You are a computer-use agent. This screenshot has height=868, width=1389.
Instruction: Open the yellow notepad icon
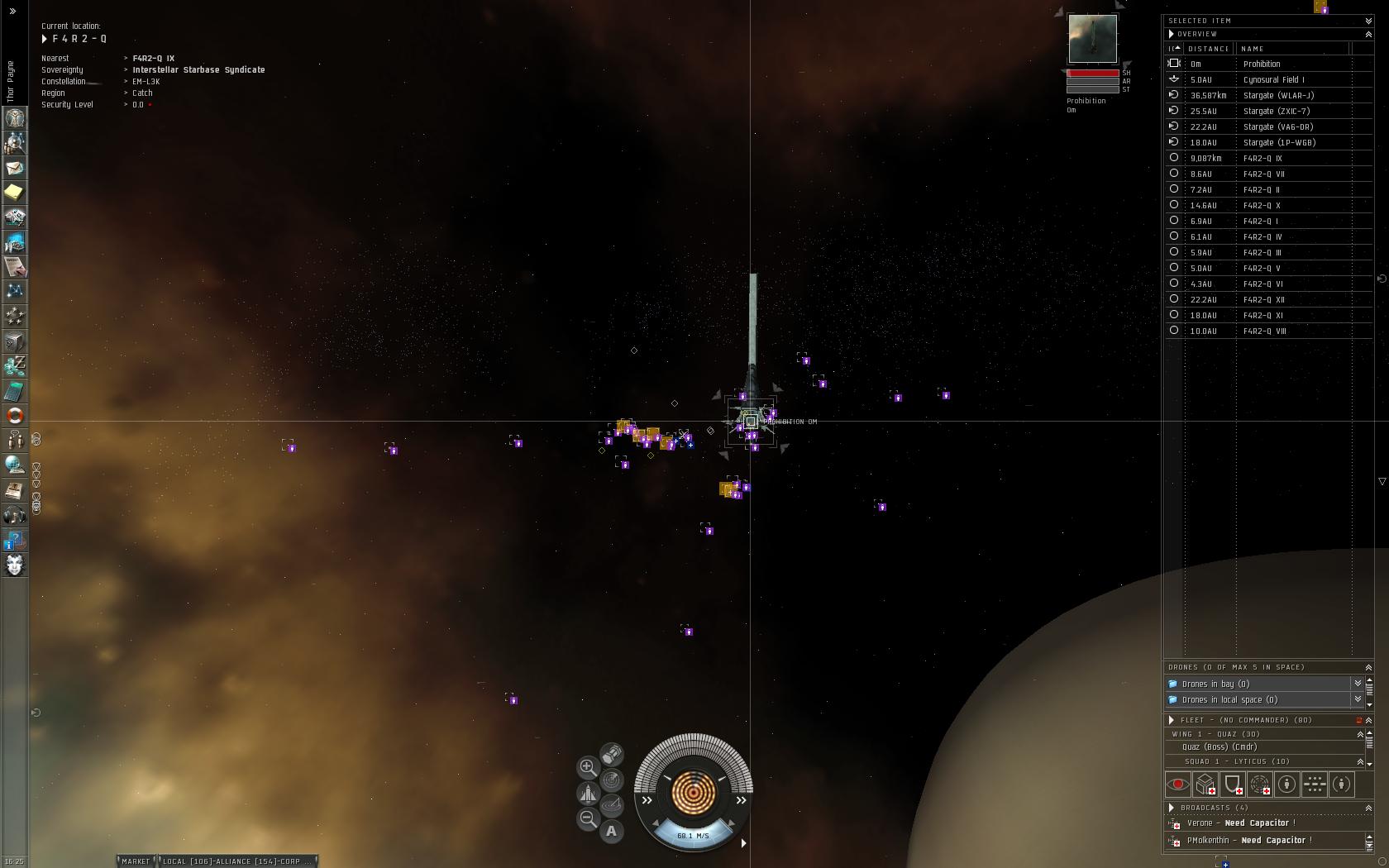(x=15, y=193)
